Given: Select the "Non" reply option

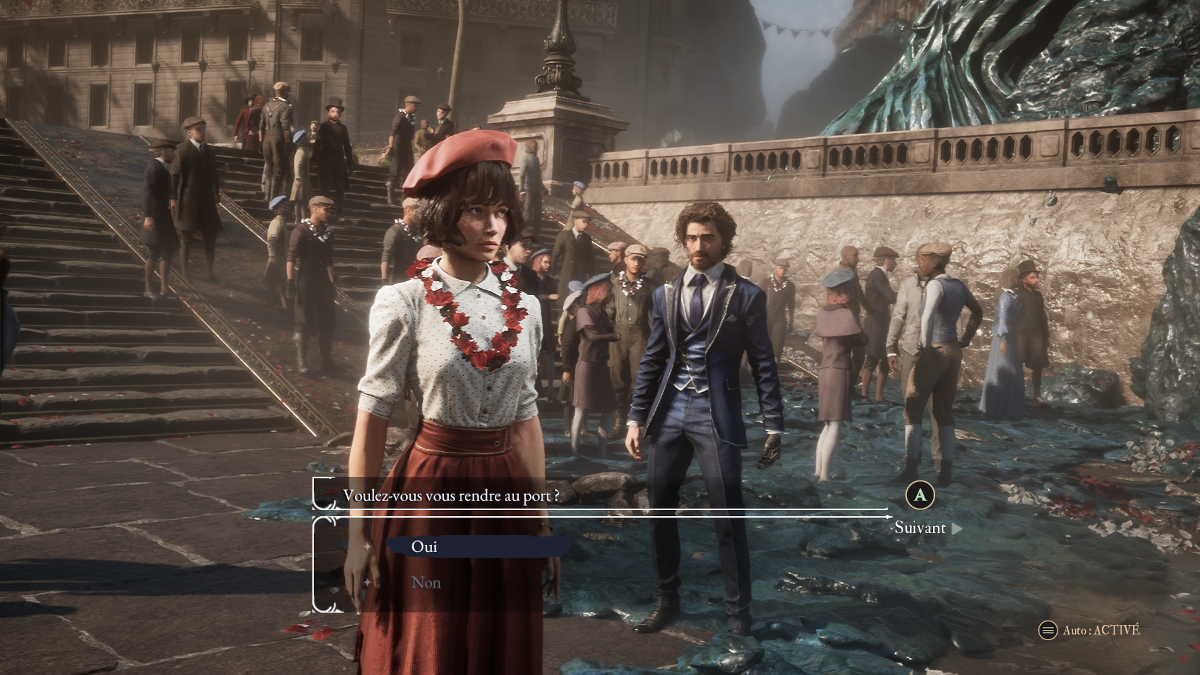Looking at the screenshot, I should tap(426, 583).
